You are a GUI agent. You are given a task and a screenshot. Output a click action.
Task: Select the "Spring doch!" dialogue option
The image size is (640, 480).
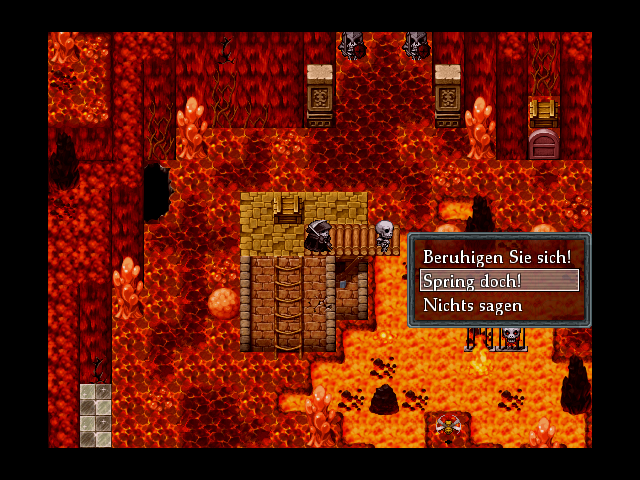tap(499, 281)
